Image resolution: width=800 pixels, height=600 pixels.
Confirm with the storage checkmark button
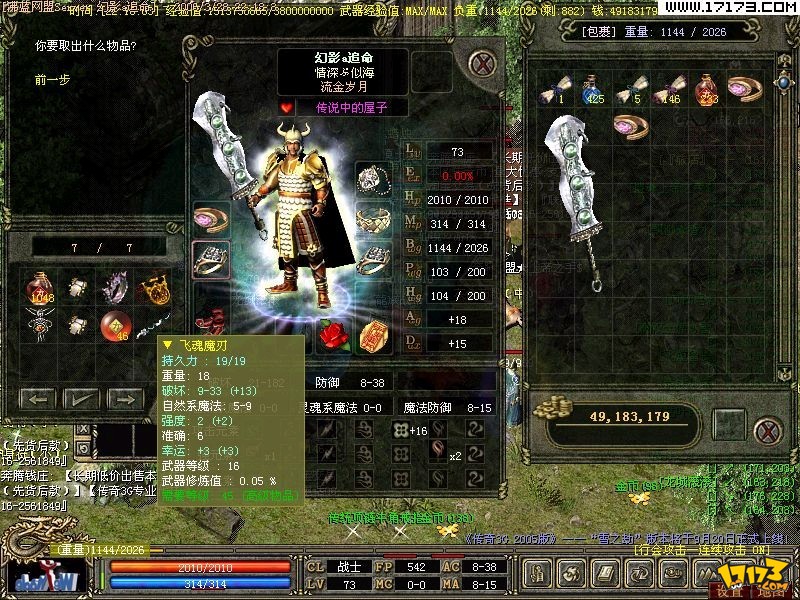[x=80, y=398]
